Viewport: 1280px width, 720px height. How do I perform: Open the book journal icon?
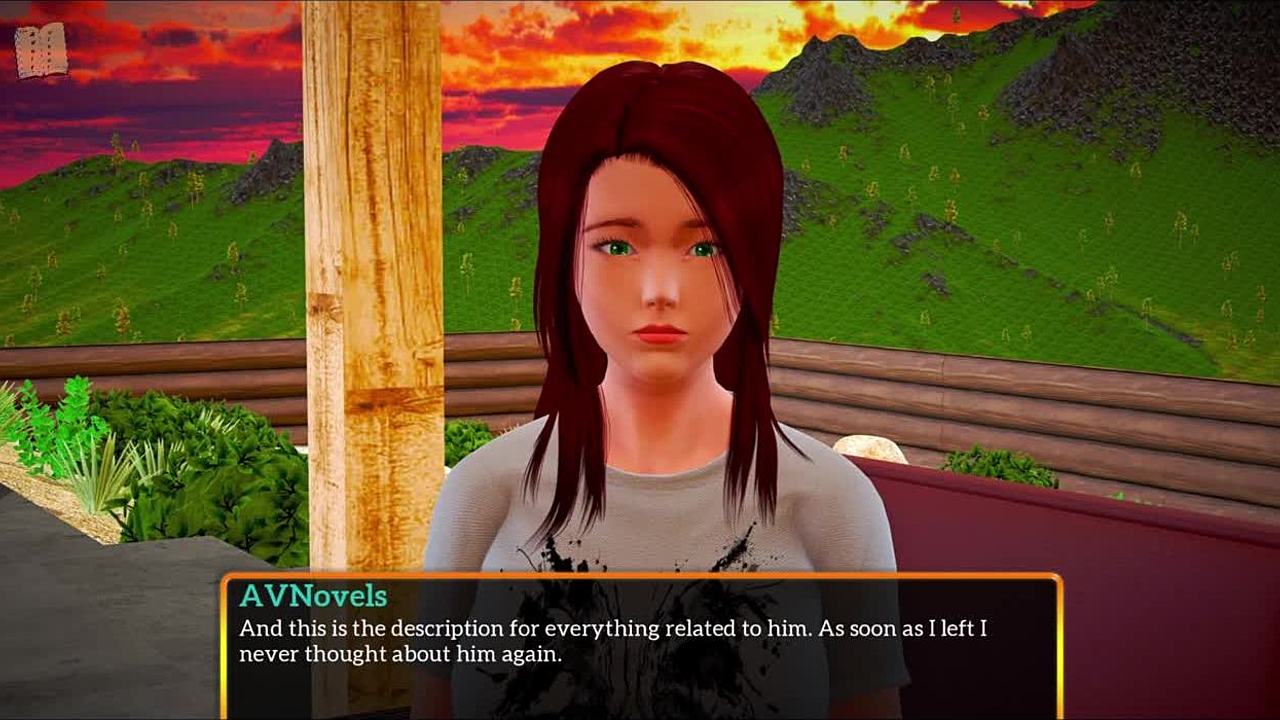pos(41,51)
